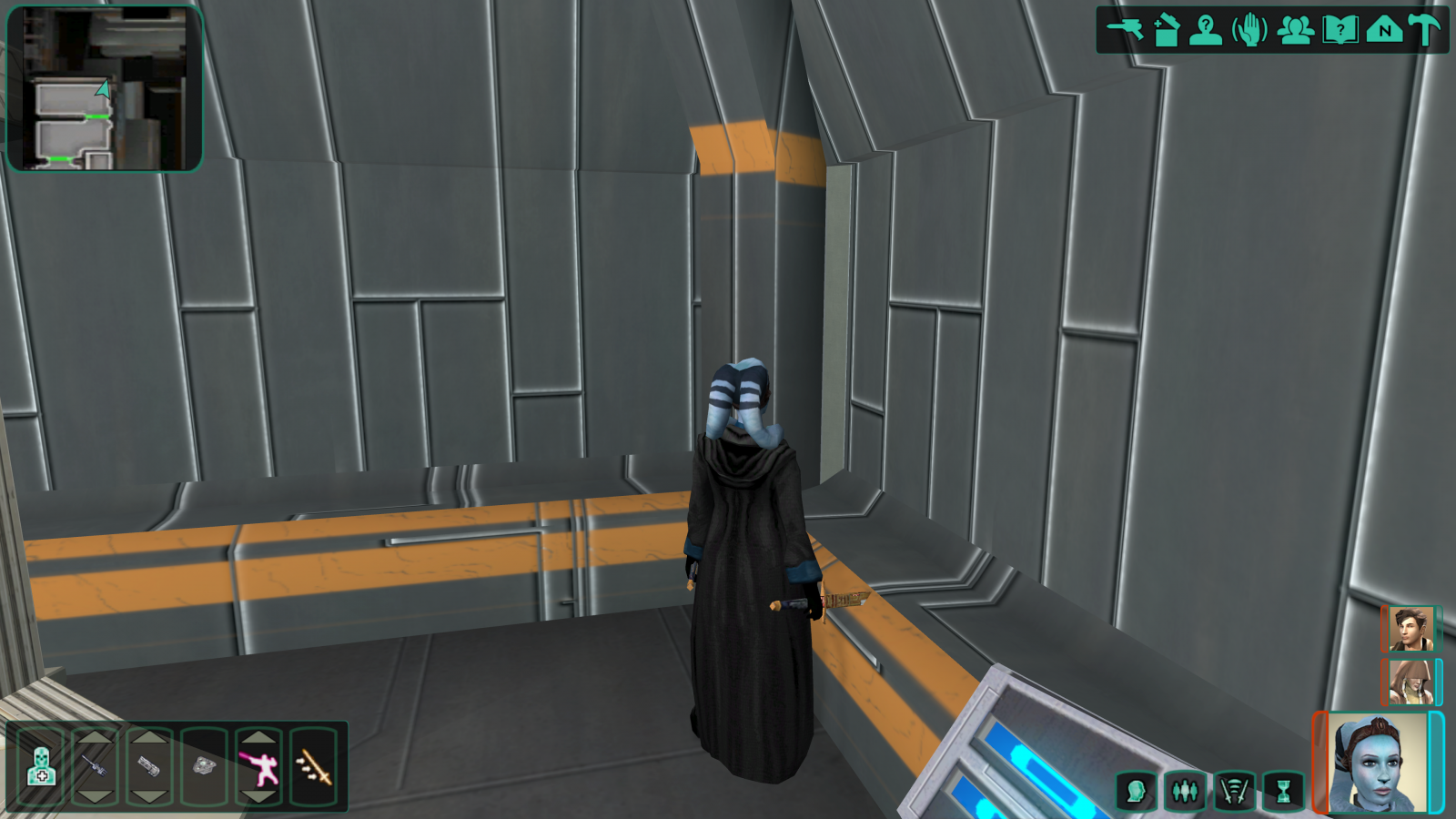Screen dimensions: 1456x819
Task: Use the medical heal action slot
Action: coord(41,767)
